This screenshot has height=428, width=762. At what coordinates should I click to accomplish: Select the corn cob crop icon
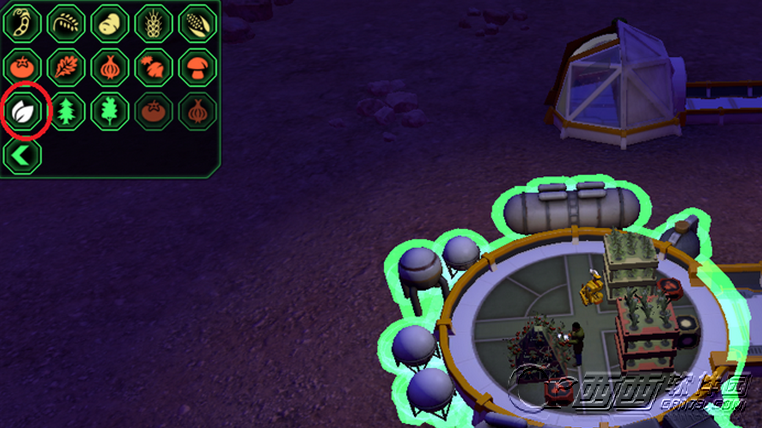pos(197,21)
